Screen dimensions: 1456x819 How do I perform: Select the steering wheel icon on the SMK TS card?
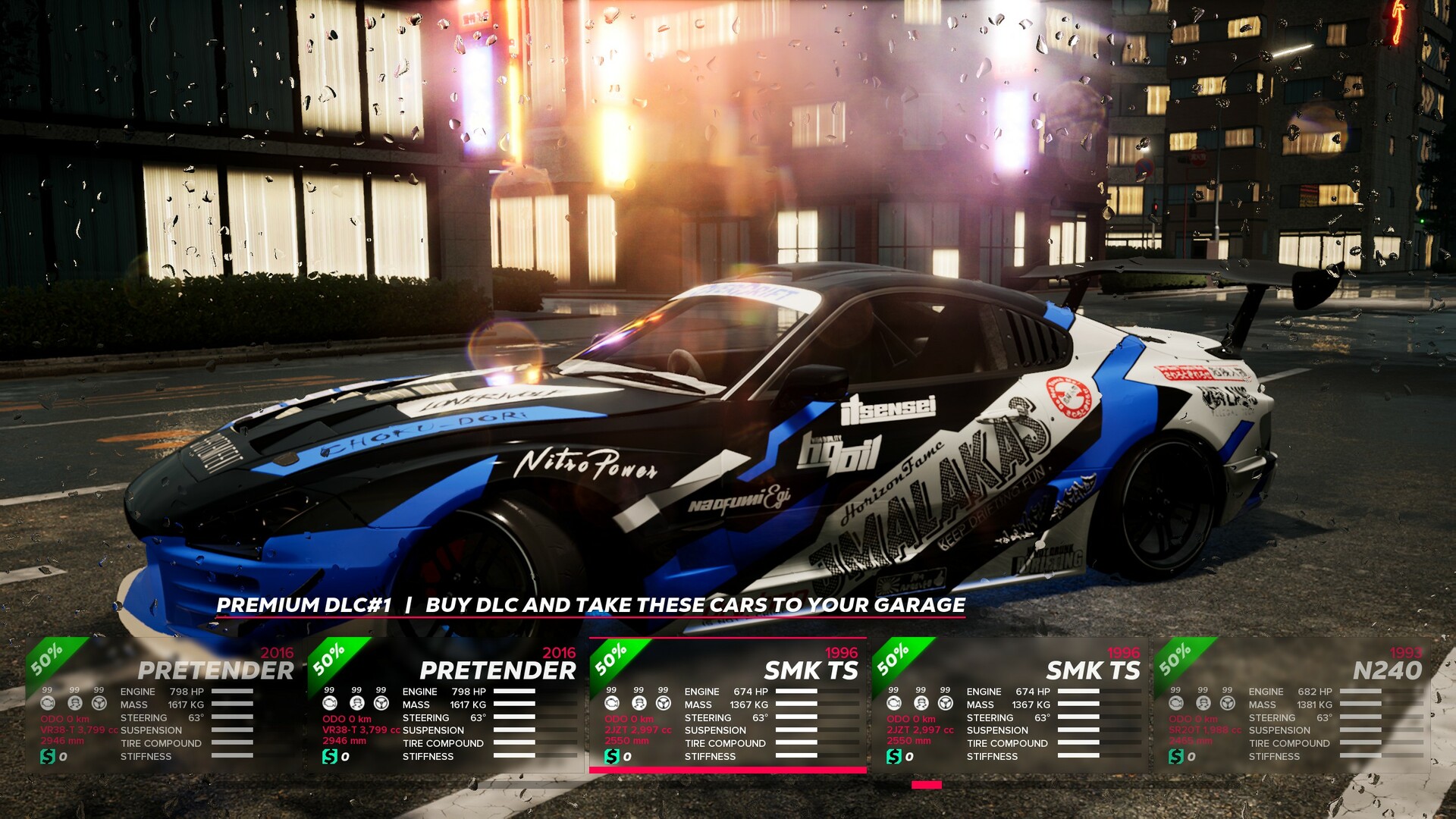click(x=663, y=703)
